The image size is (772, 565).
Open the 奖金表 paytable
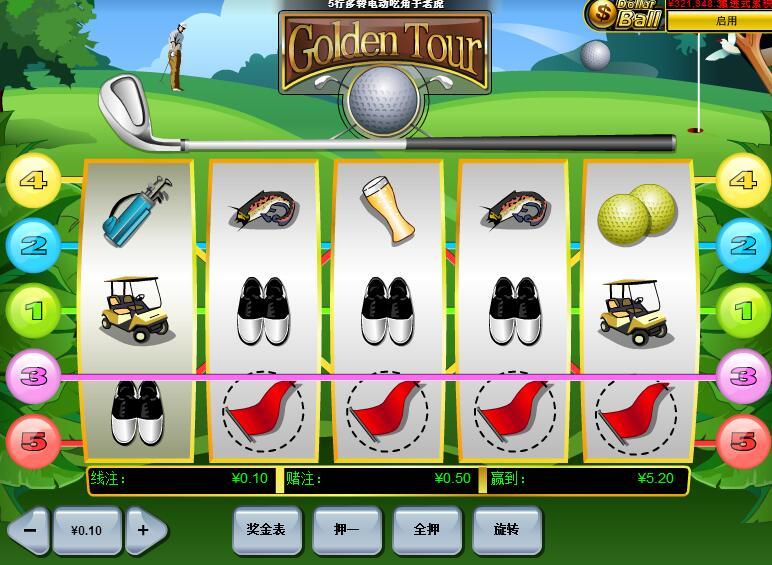pyautogui.click(x=266, y=530)
